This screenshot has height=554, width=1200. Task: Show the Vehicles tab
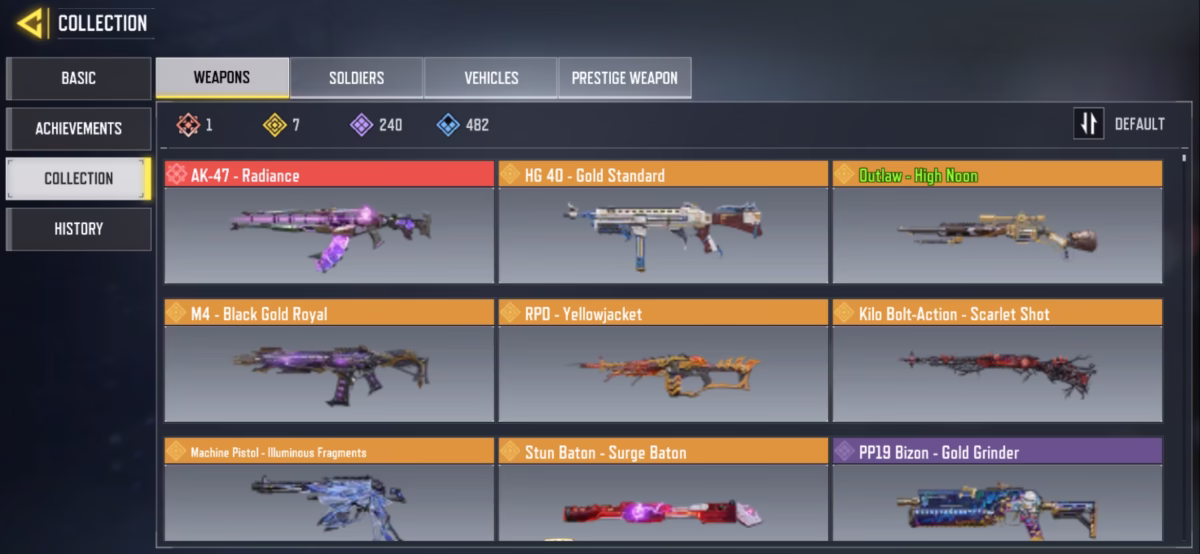[491, 78]
